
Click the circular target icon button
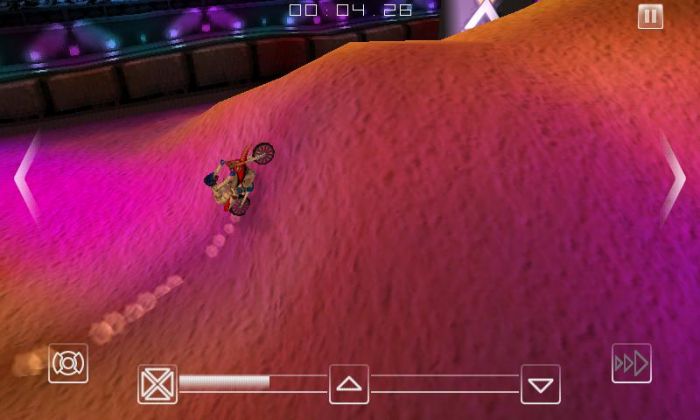tap(68, 363)
